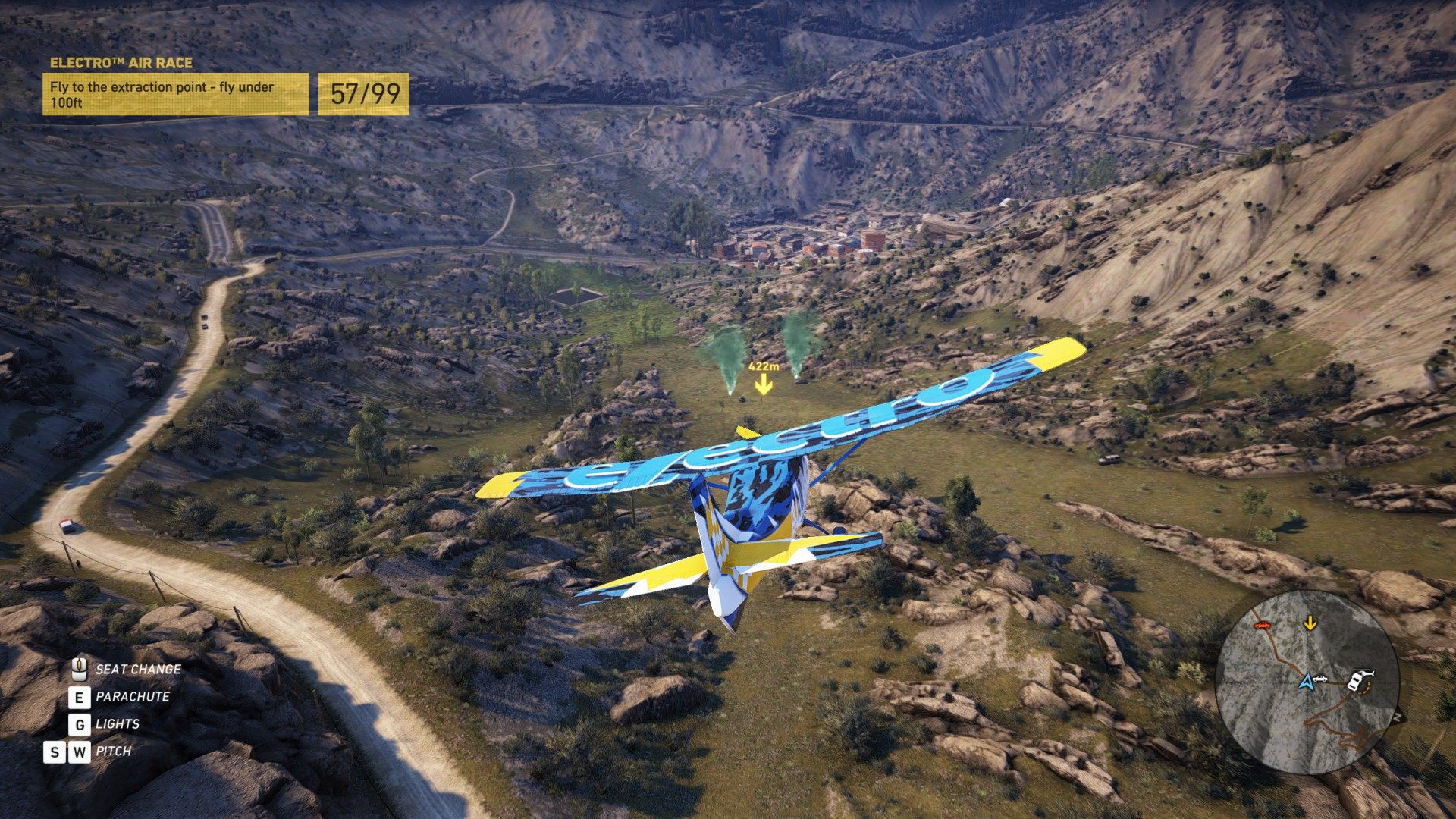Click the 57/99 race counter box
The image size is (1456, 819).
(x=362, y=95)
